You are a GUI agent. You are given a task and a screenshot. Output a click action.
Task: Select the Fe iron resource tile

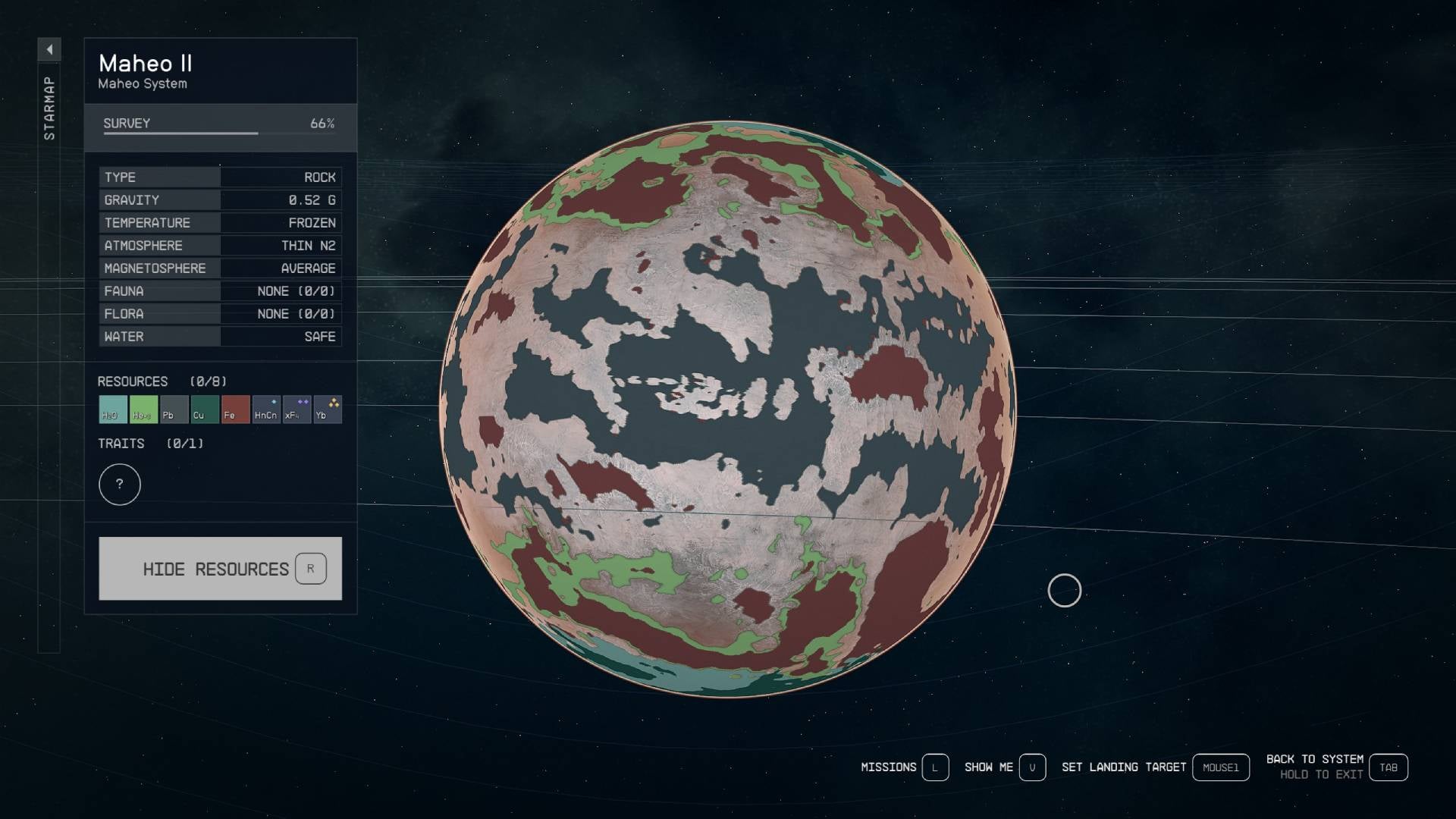pyautogui.click(x=235, y=409)
